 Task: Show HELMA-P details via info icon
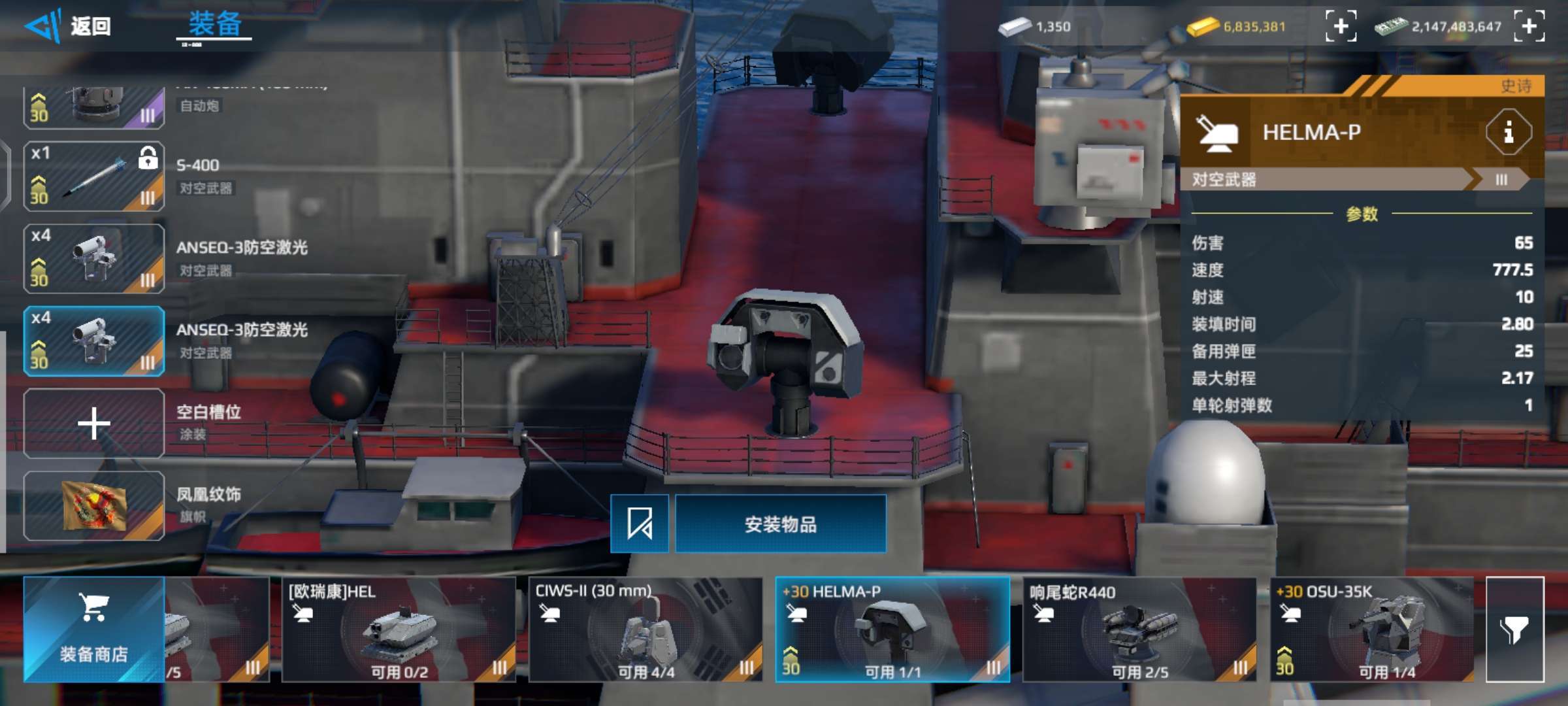click(1508, 133)
